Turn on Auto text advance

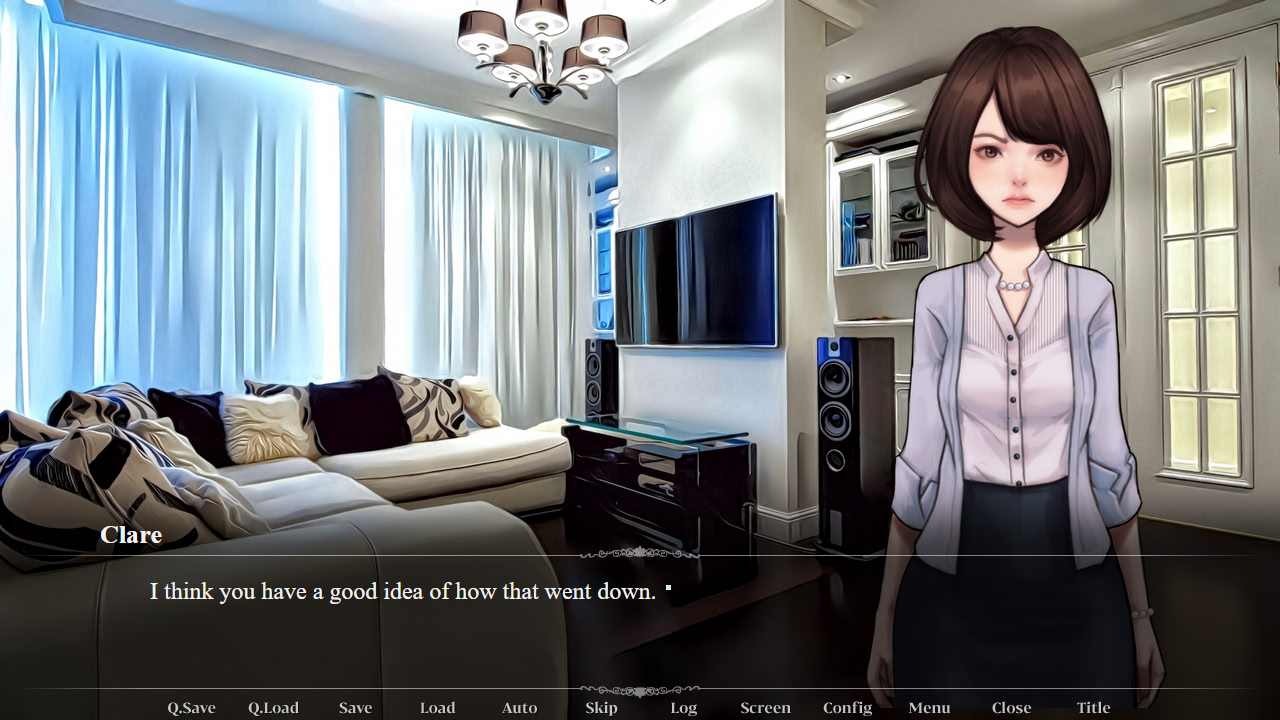coord(519,707)
